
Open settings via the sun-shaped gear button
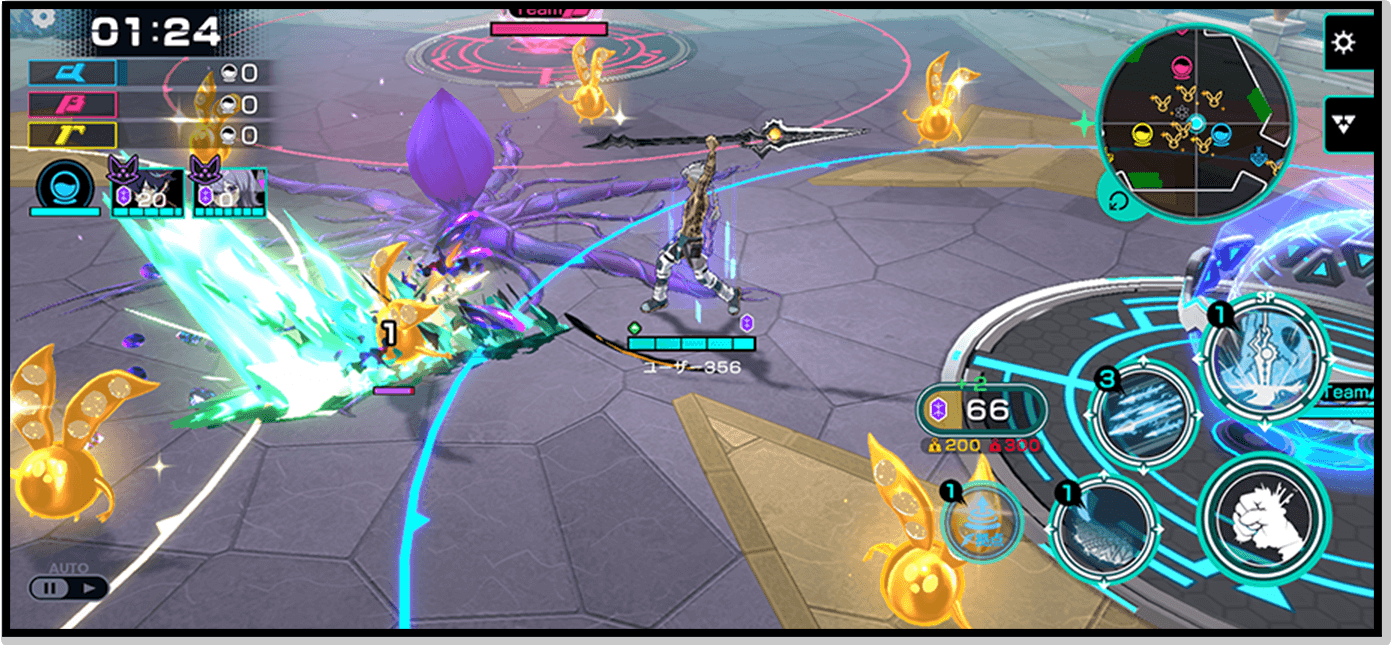point(1343,44)
